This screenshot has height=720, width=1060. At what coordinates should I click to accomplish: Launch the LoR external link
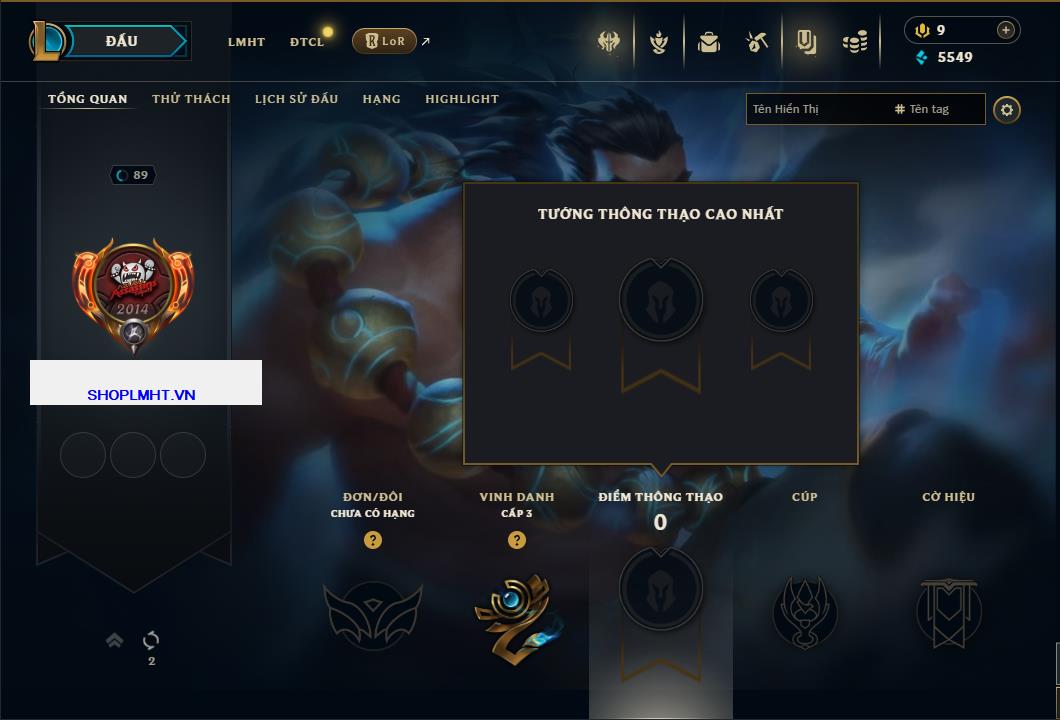click(x=385, y=41)
